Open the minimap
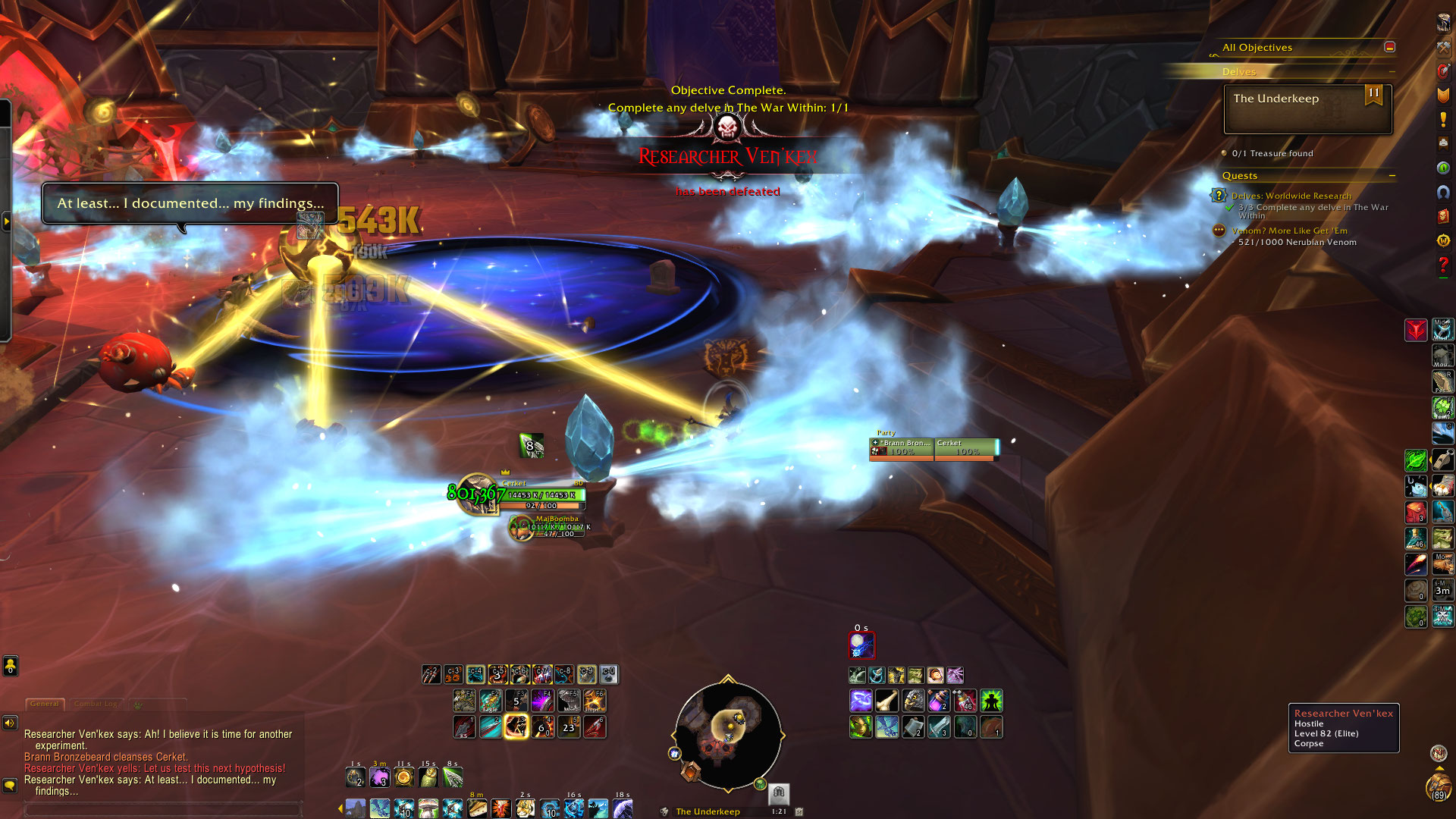The image size is (1456, 819). click(727, 735)
